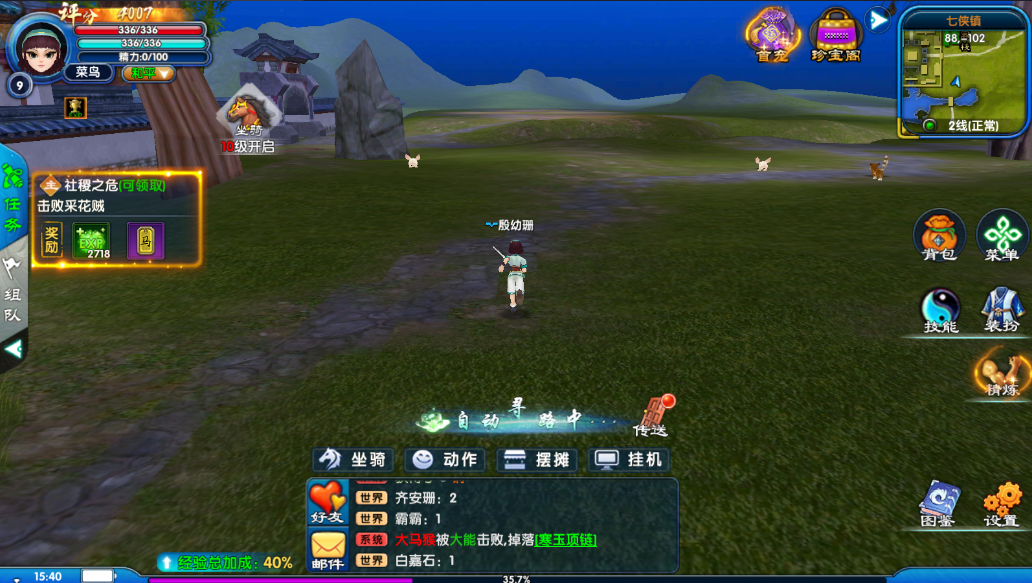This screenshot has height=583, width=1032.
Task: Open the 图鉴 codex book
Action: pos(939,504)
